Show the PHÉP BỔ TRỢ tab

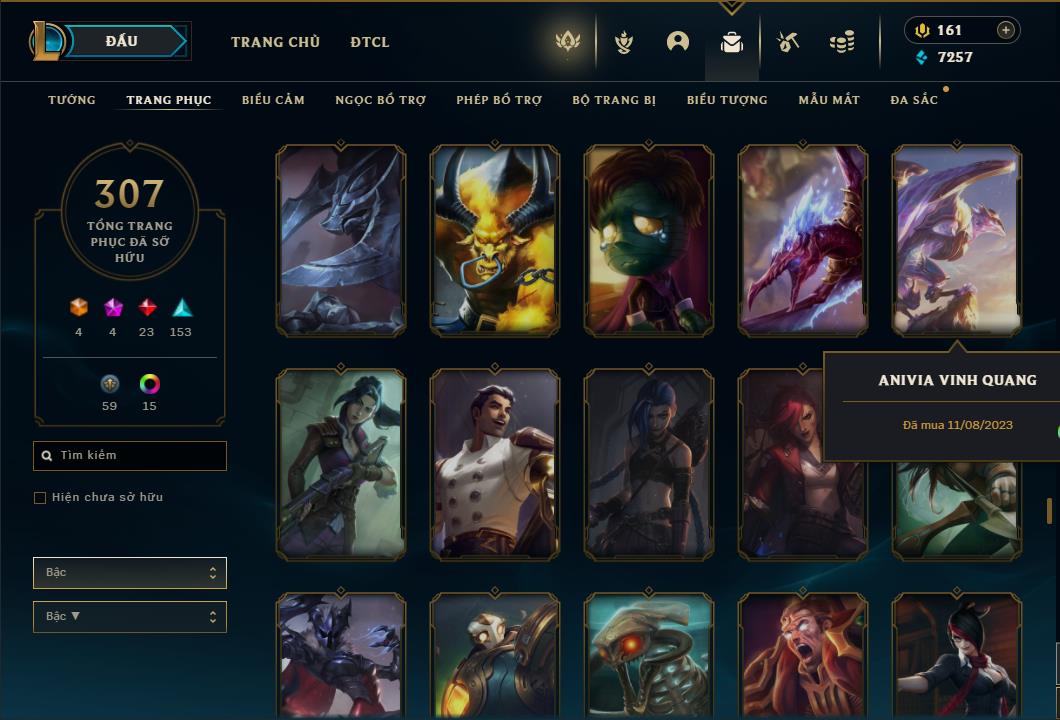click(x=499, y=100)
